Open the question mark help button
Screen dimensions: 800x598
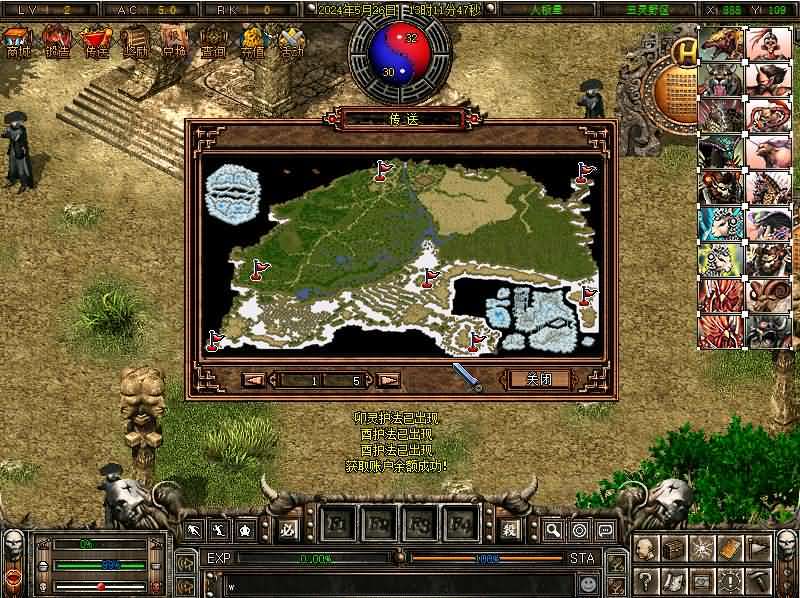coord(645,580)
